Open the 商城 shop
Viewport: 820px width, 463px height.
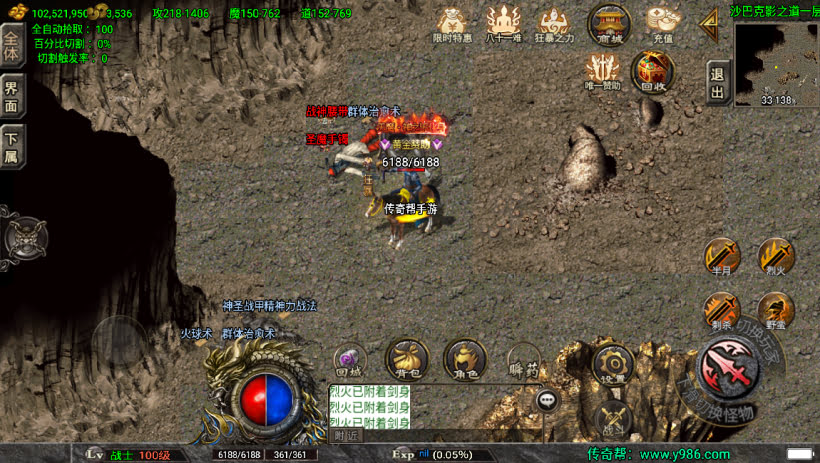pos(609,21)
